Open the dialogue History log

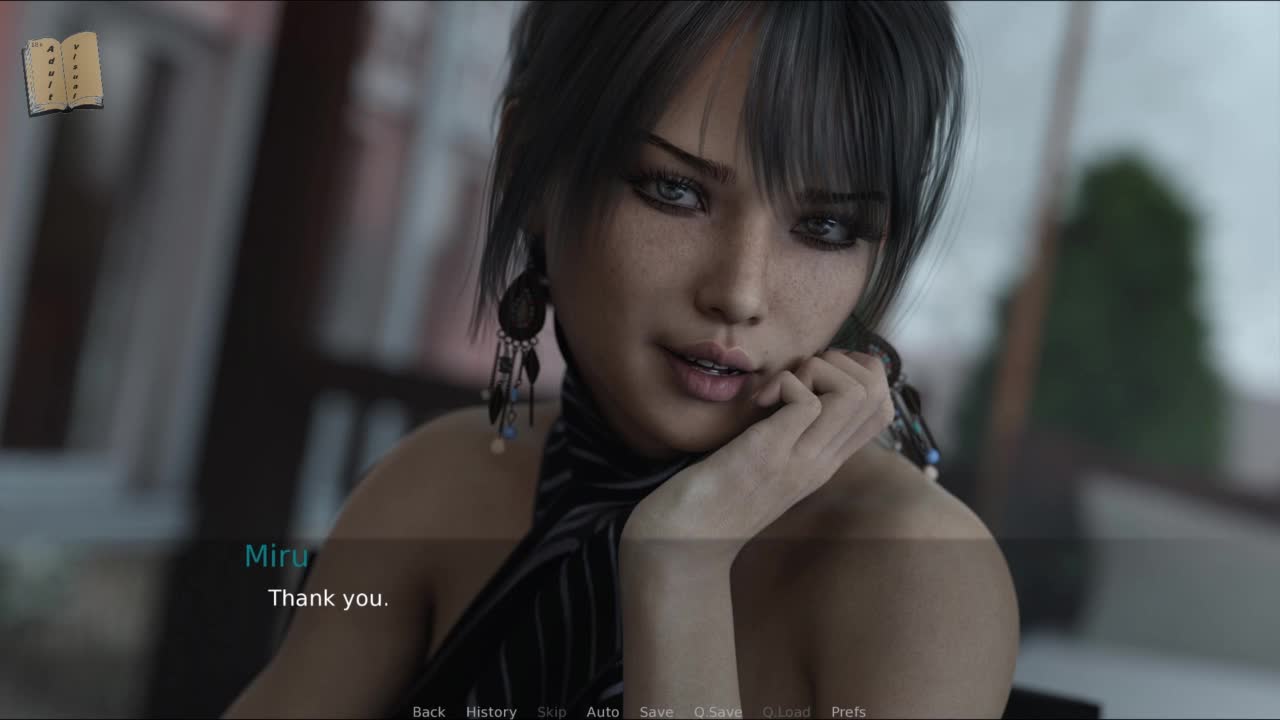point(491,711)
